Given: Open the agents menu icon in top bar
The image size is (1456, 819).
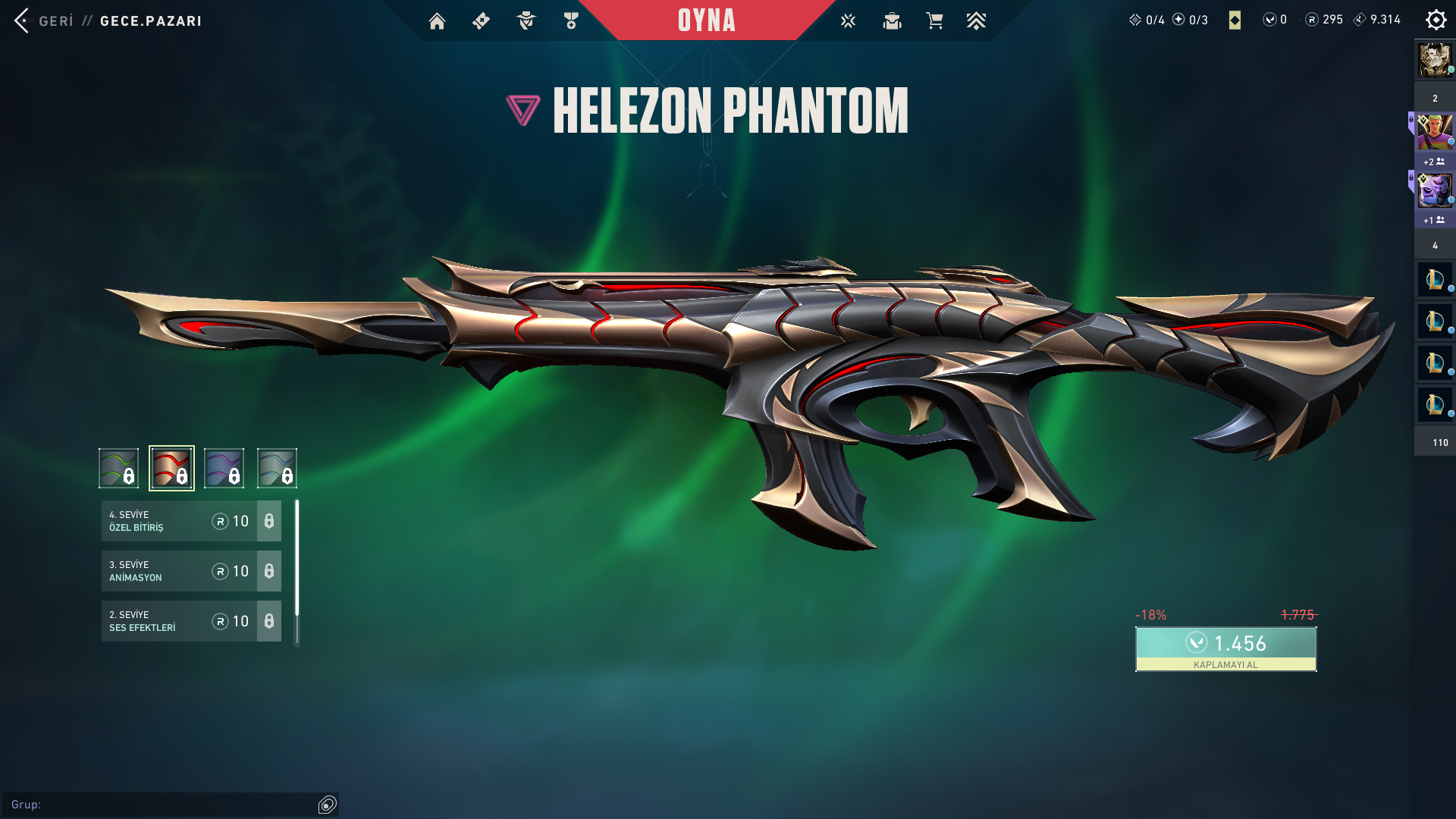Looking at the screenshot, I should click(x=526, y=21).
